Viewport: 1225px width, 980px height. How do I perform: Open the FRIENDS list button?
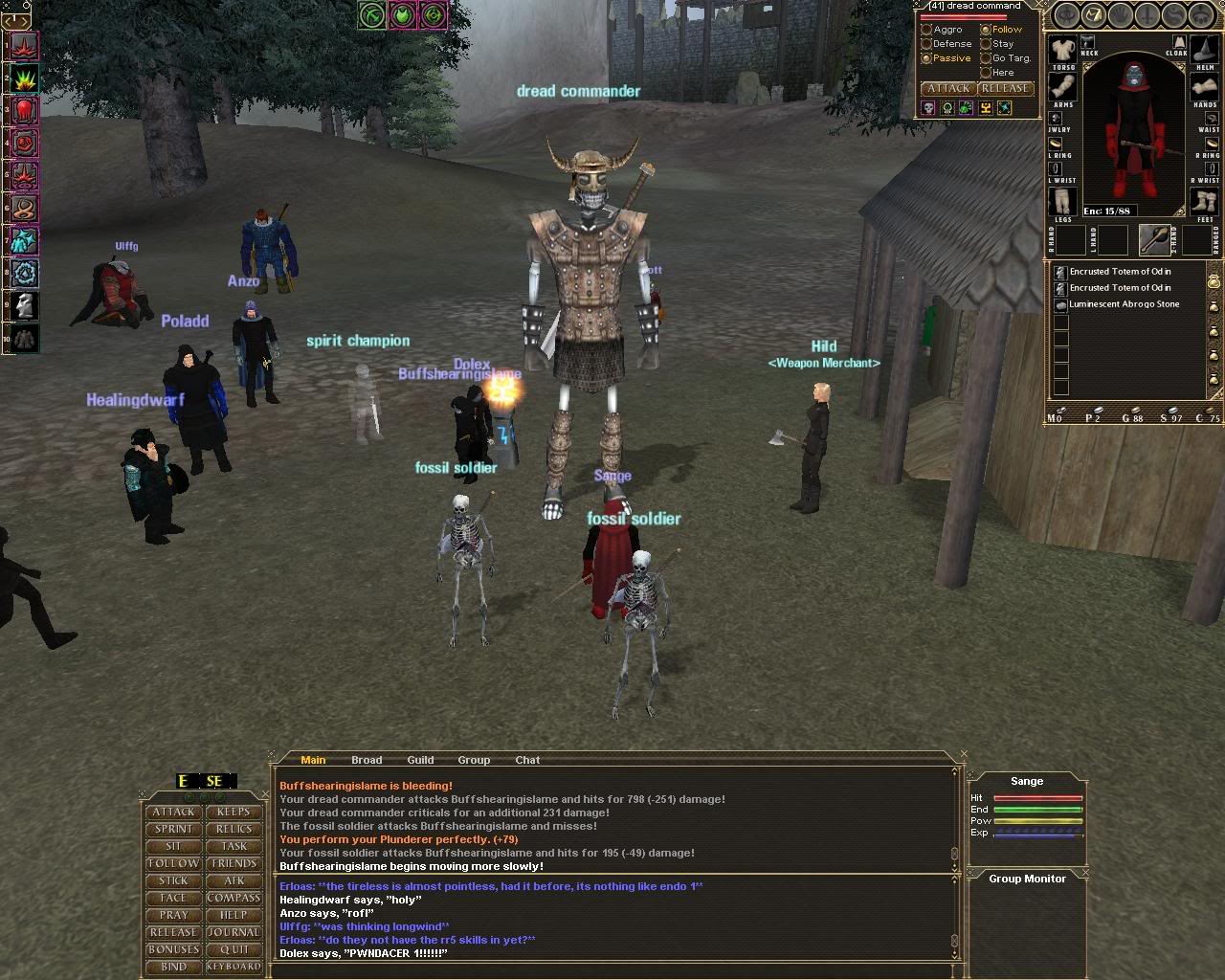pos(234,863)
